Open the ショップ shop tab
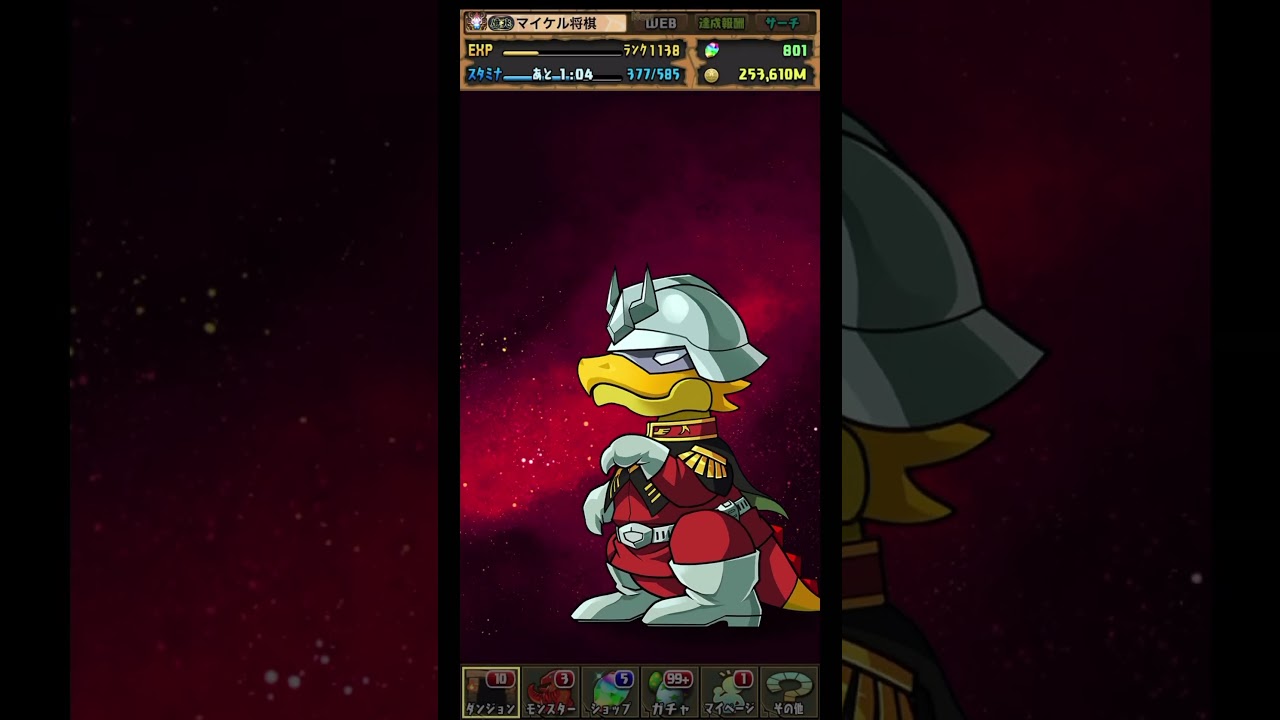 click(x=610, y=692)
